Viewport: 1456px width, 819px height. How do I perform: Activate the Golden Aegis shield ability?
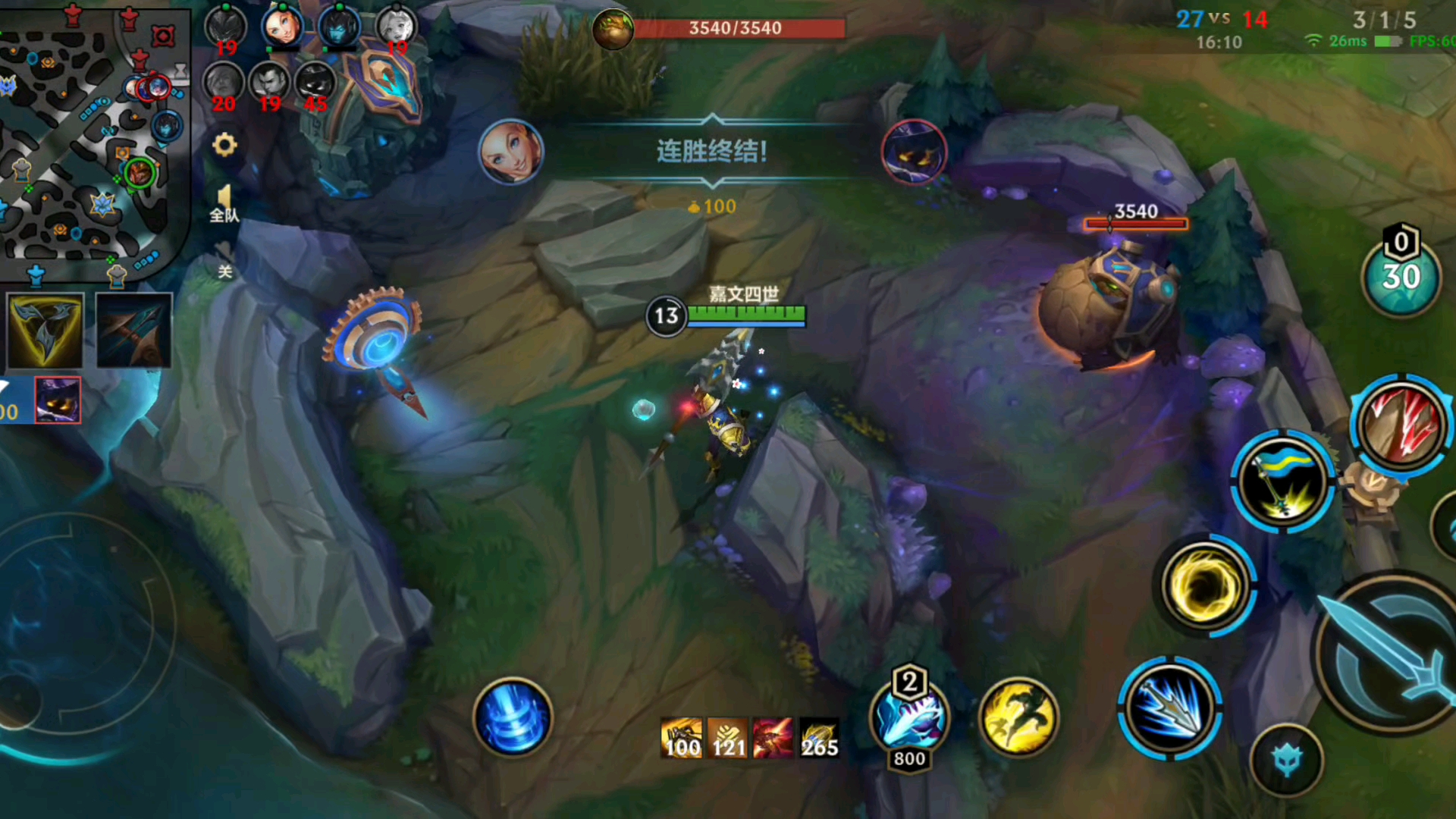pos(1206,585)
